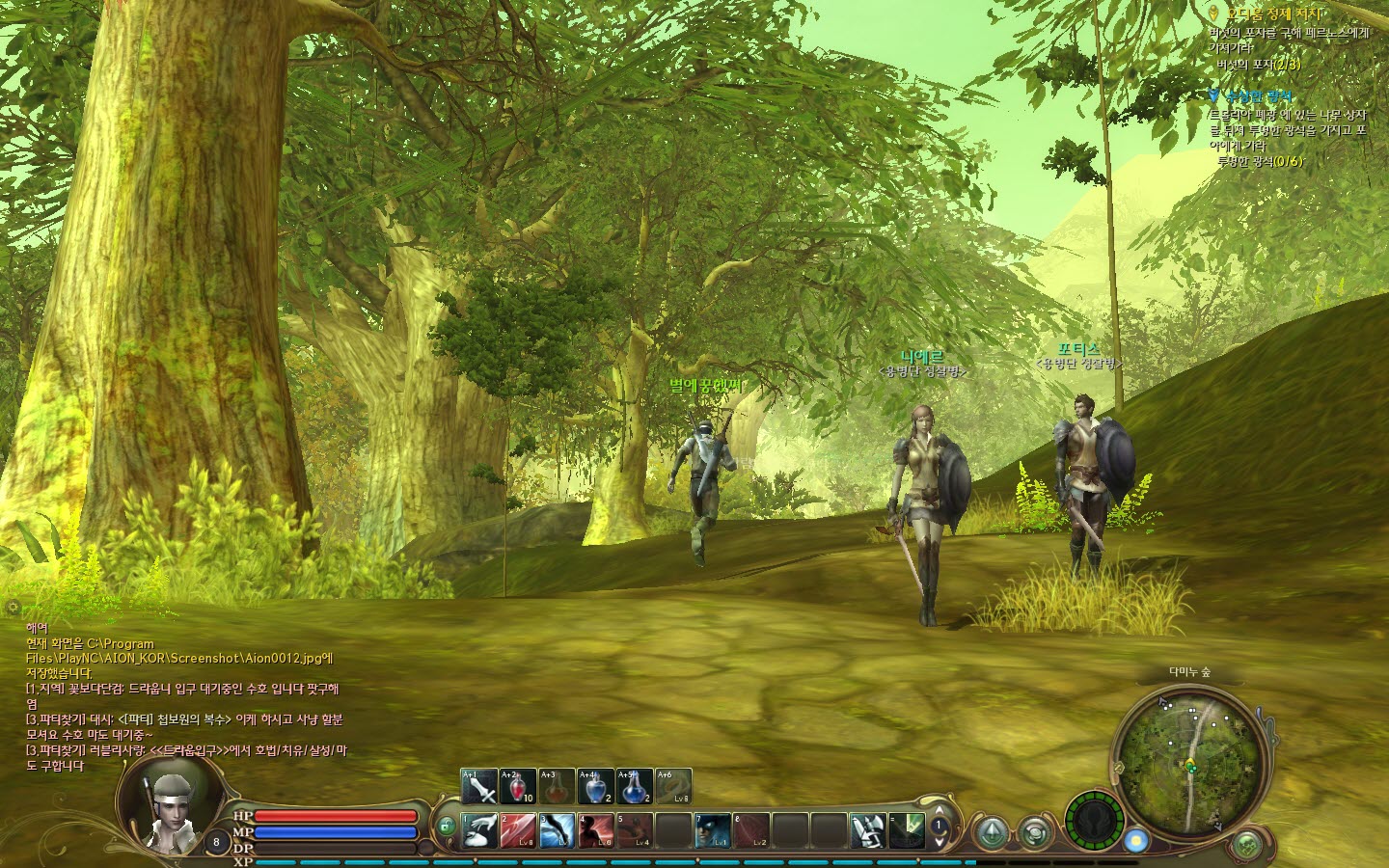Use the blue mana potion in slot A+4
The width and height of the screenshot is (1389, 868).
[x=595, y=787]
